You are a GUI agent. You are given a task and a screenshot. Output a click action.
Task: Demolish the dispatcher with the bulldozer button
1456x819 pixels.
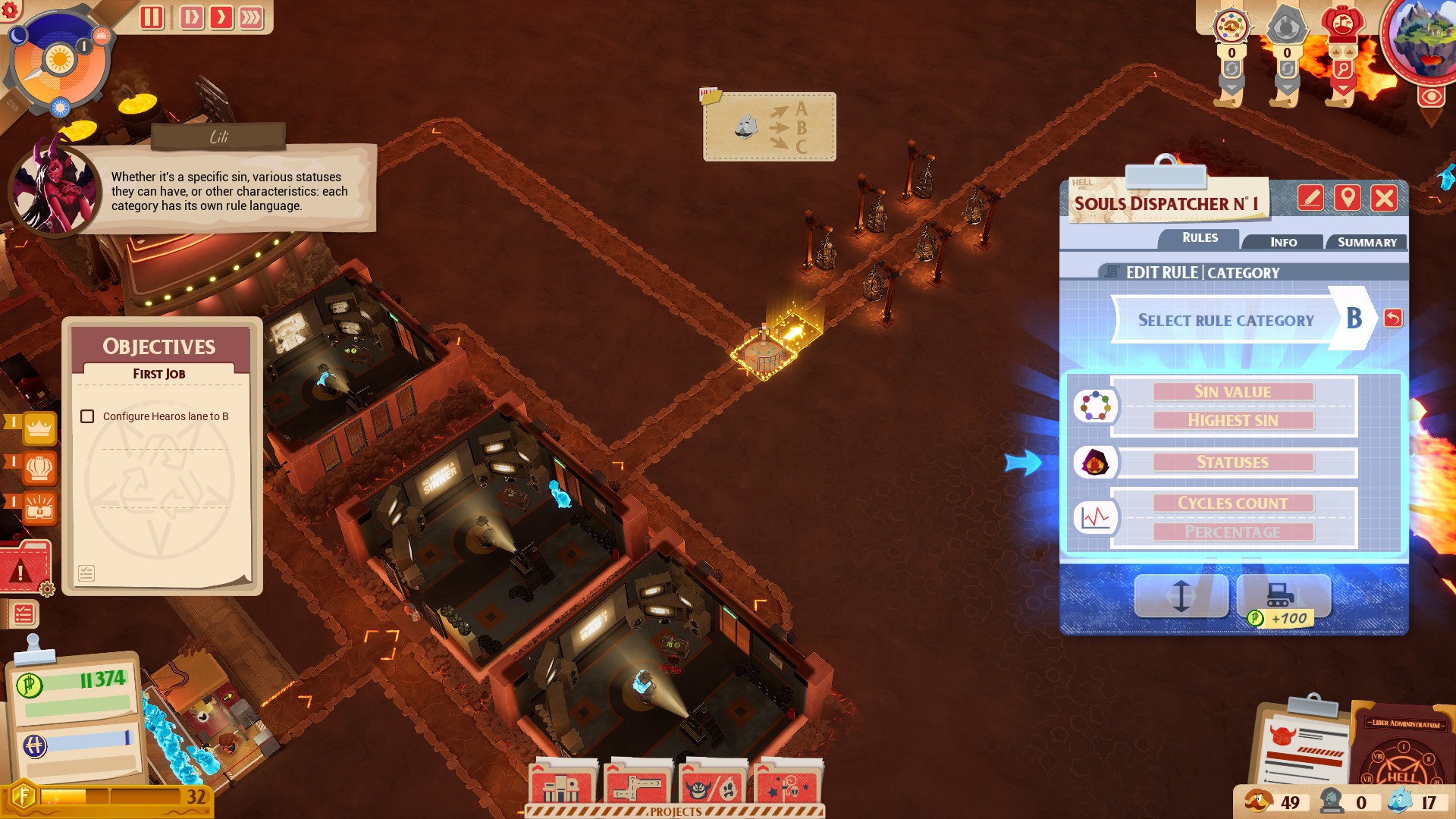coord(1283,596)
